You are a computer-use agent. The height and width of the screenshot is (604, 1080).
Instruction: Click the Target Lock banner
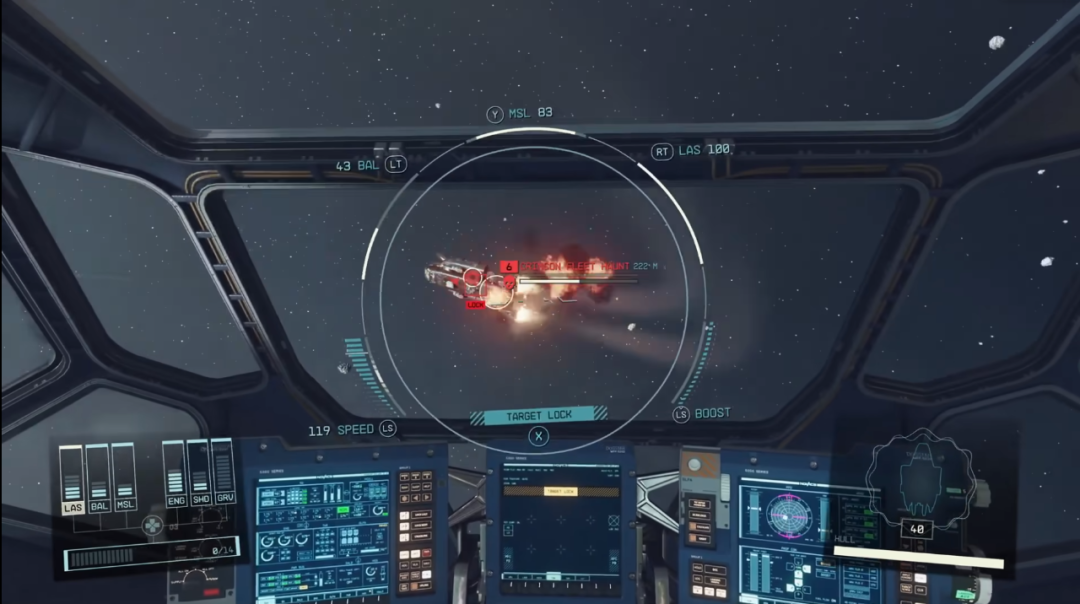(x=539, y=415)
